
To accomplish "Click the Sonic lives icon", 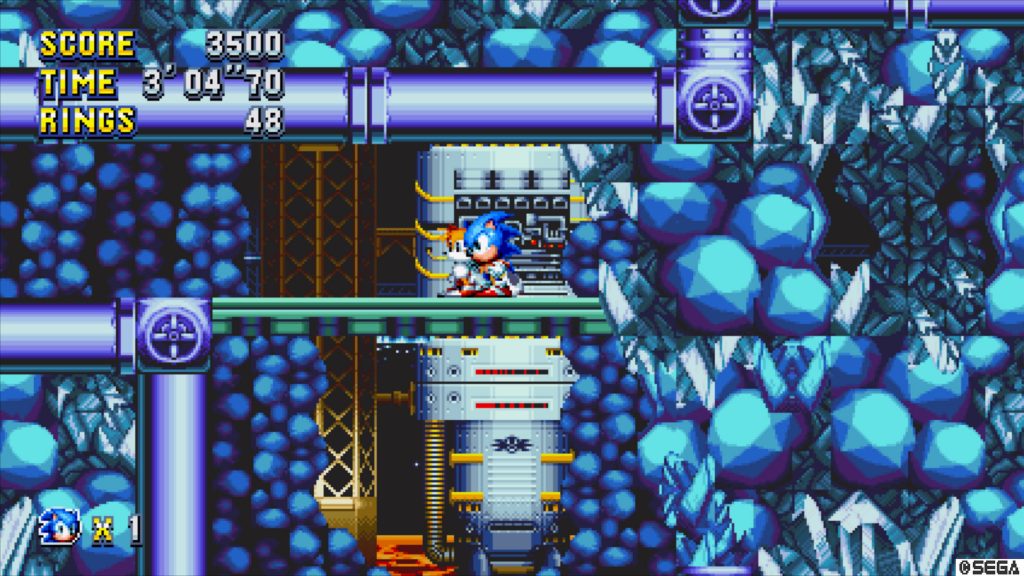I will pyautogui.click(x=60, y=527).
